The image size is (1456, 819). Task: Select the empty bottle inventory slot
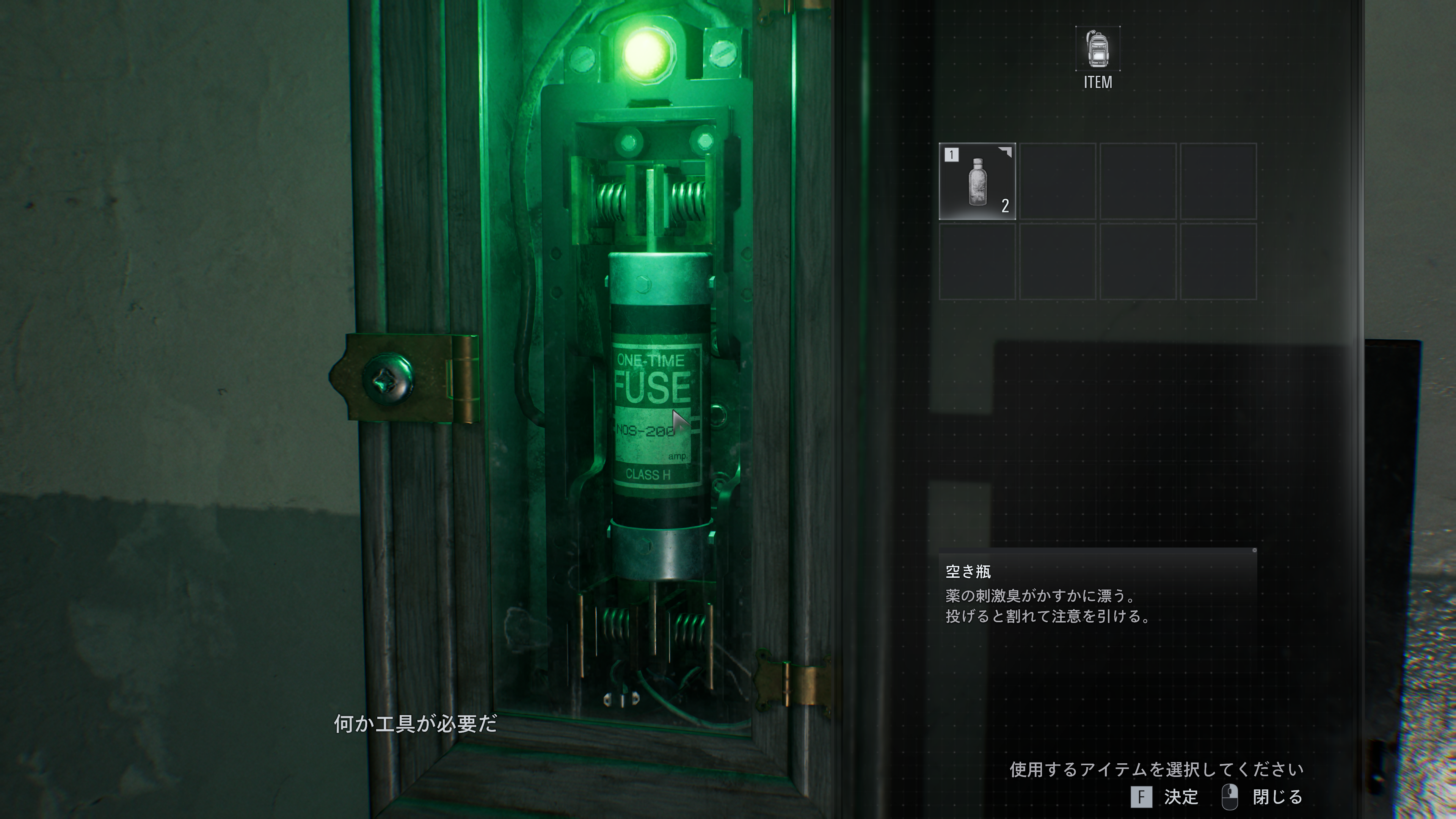click(x=977, y=182)
